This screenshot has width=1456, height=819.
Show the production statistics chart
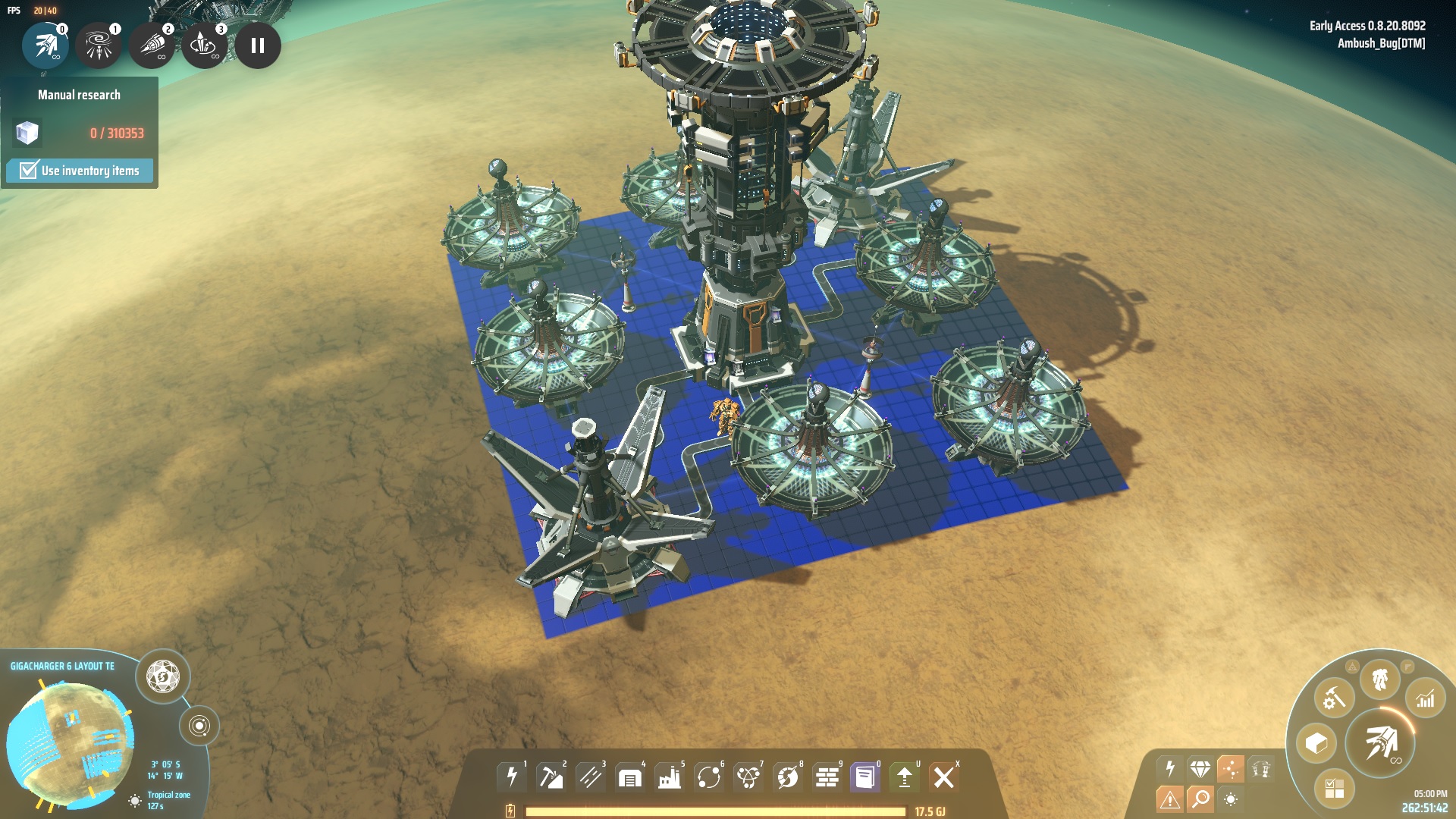(x=1426, y=698)
